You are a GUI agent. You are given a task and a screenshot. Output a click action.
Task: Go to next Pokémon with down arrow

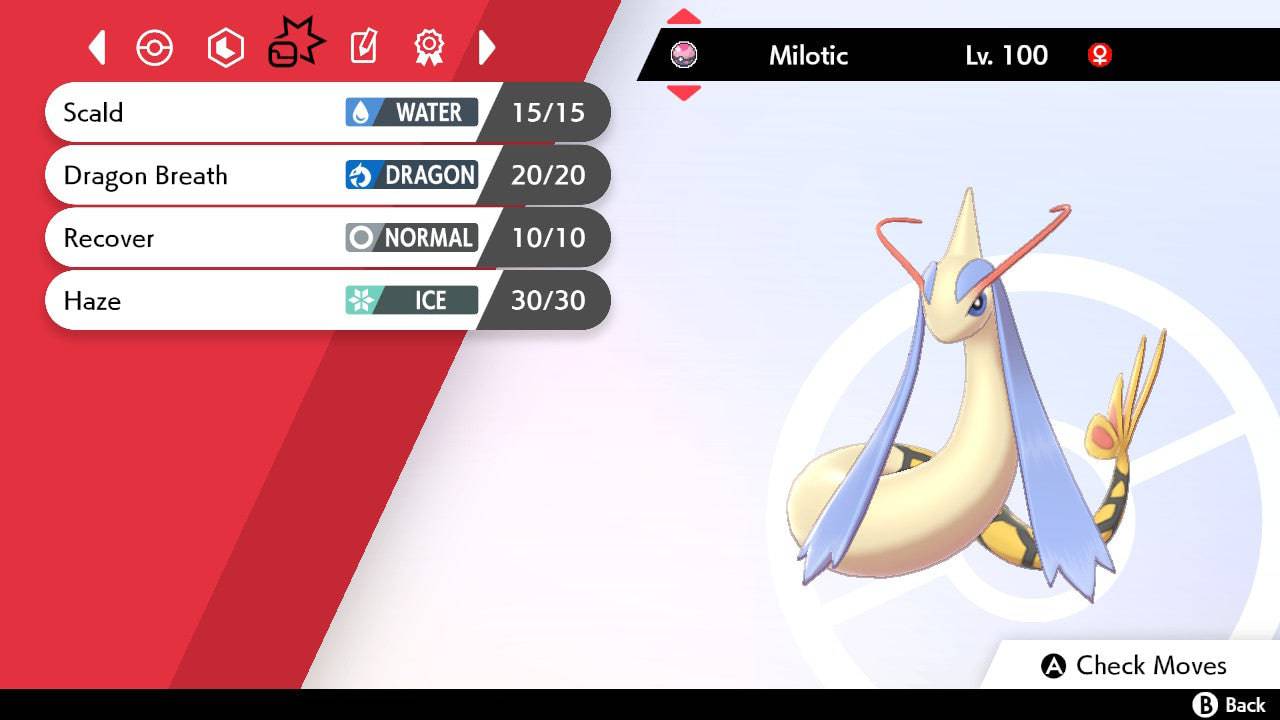click(x=684, y=93)
